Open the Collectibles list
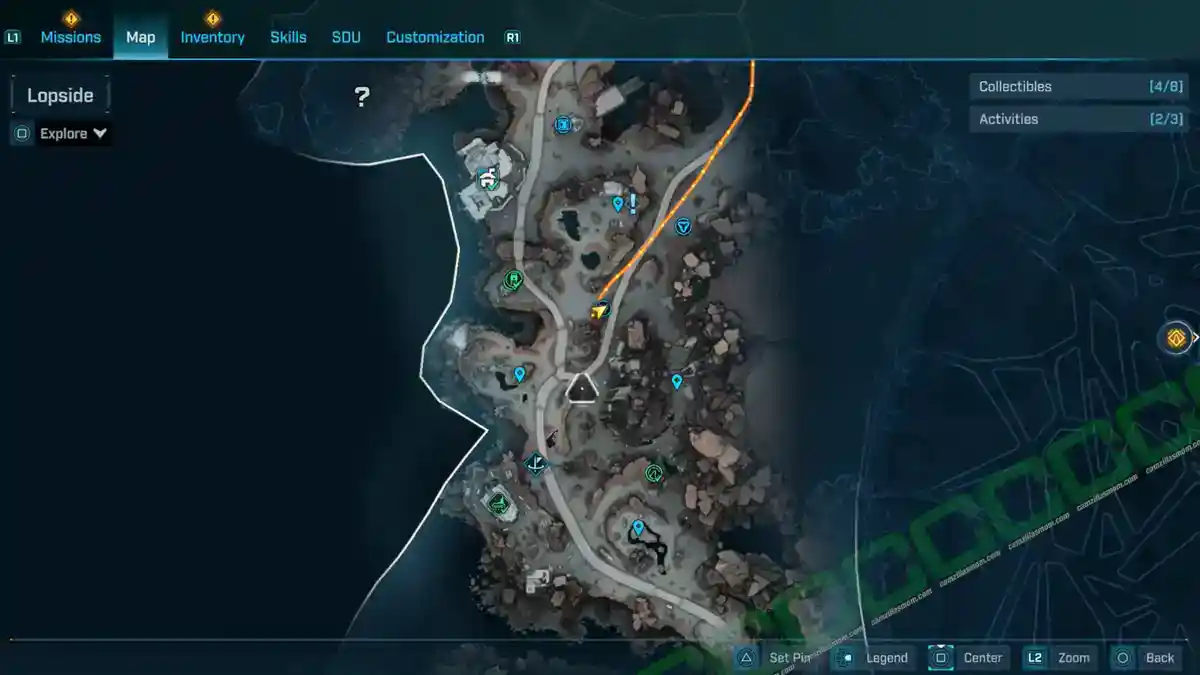 1079,87
